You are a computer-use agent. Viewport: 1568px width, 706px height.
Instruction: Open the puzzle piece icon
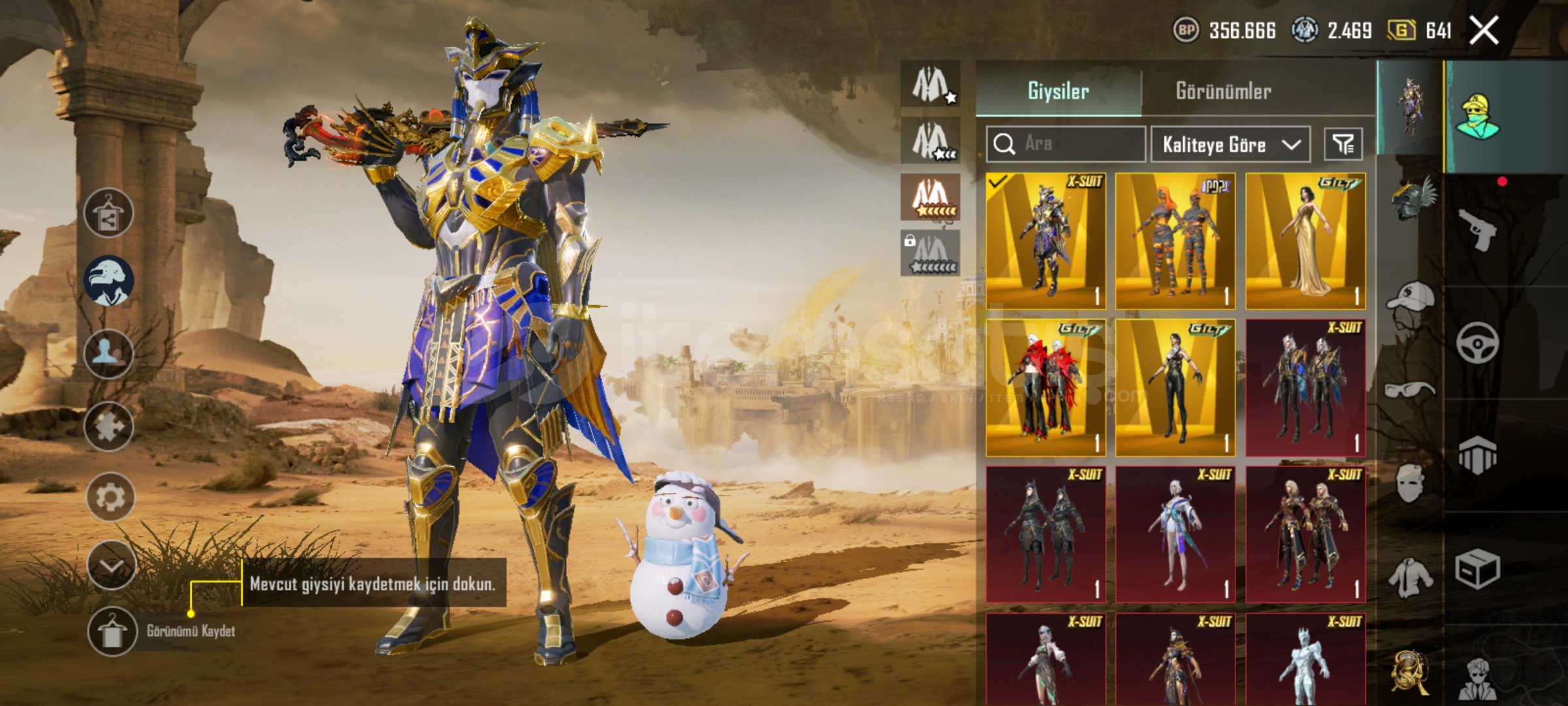click(x=108, y=427)
